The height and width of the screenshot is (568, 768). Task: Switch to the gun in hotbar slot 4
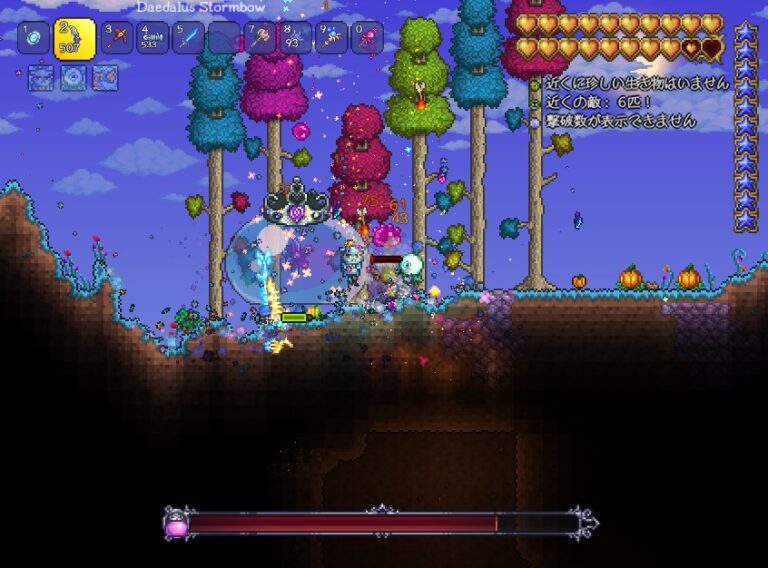coord(152,38)
